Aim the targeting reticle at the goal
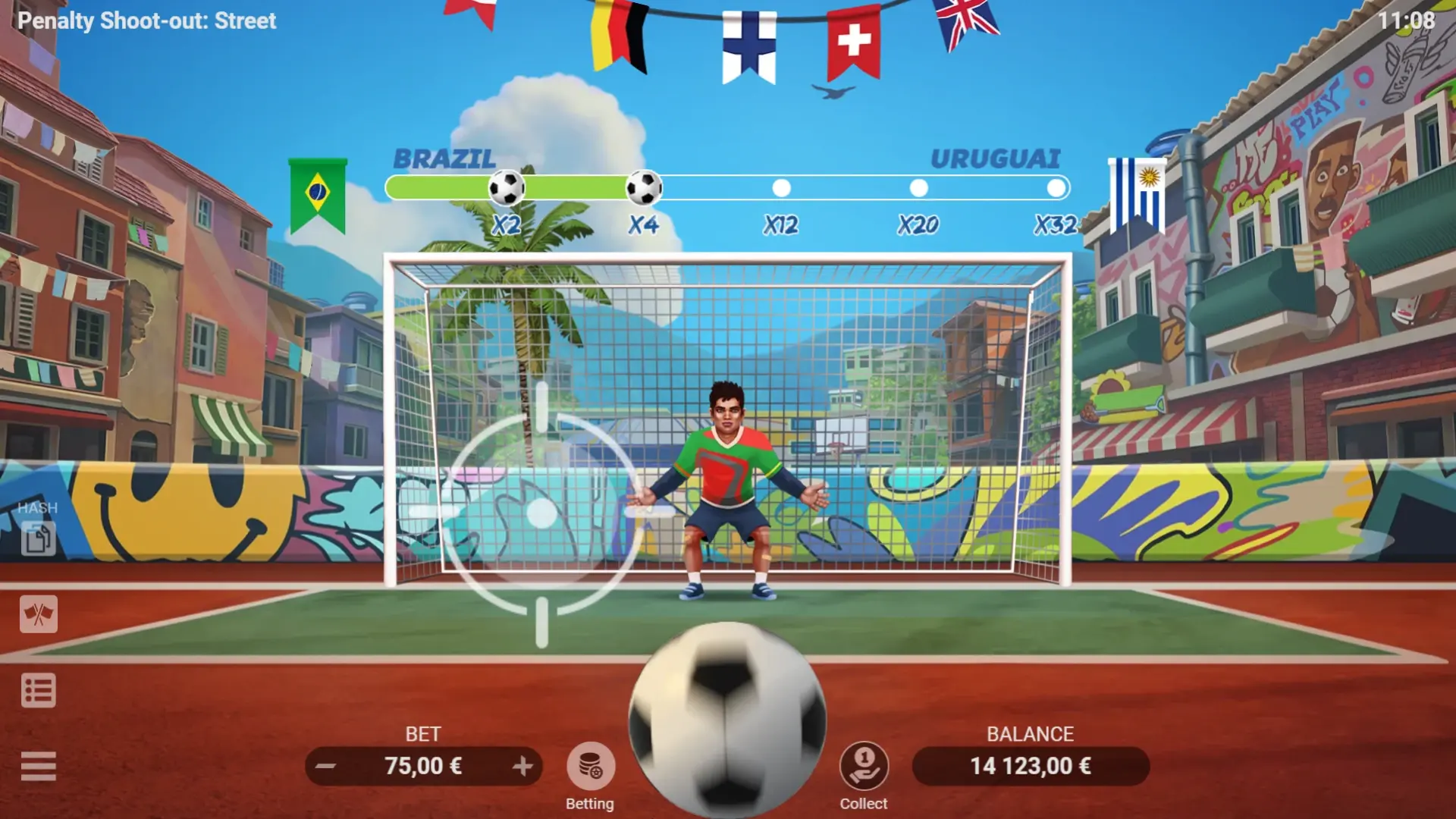This screenshot has height=819, width=1456. point(541,516)
